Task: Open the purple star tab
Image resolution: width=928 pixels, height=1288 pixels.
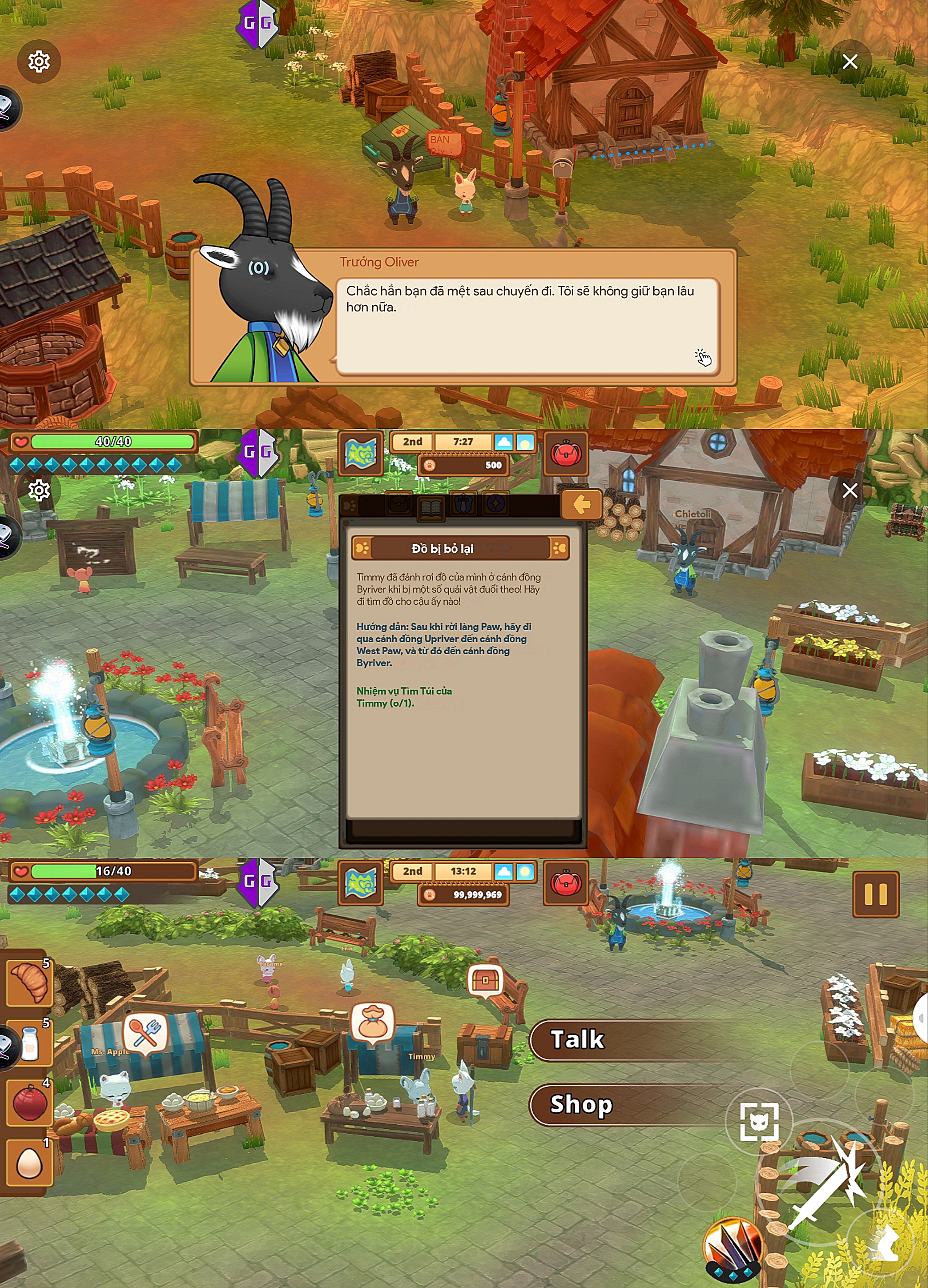Action: point(495,504)
